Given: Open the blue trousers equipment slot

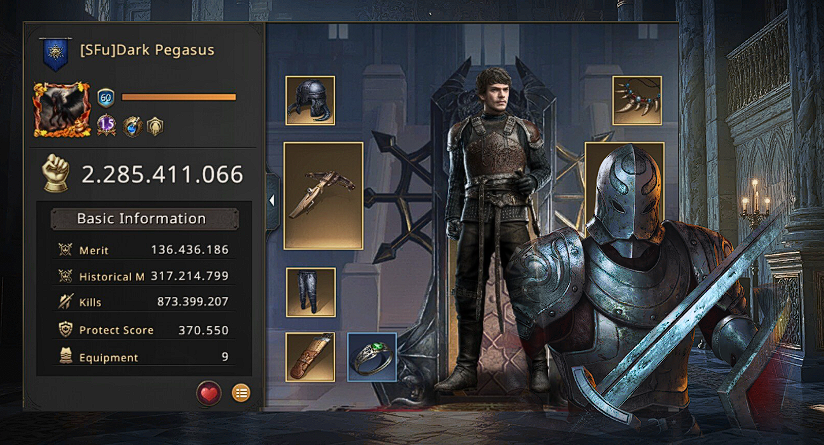Looking at the screenshot, I should tap(310, 292).
